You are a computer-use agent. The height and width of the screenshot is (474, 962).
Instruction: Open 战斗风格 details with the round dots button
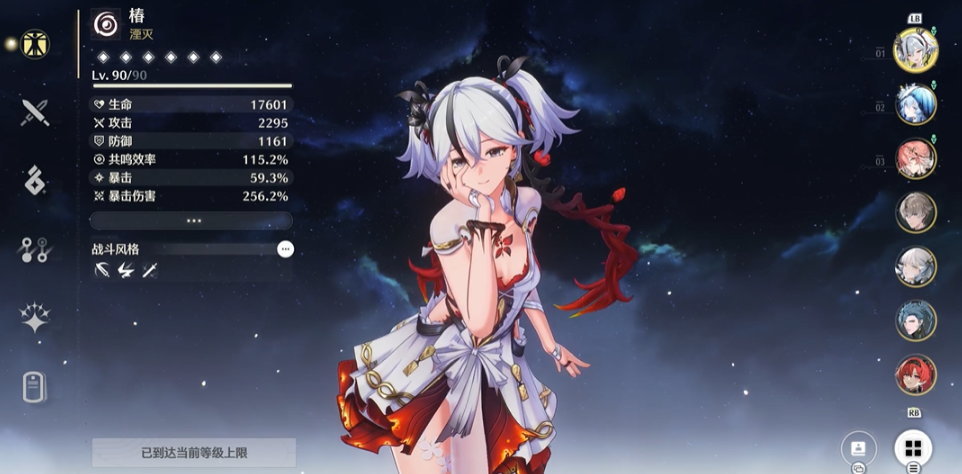click(286, 249)
